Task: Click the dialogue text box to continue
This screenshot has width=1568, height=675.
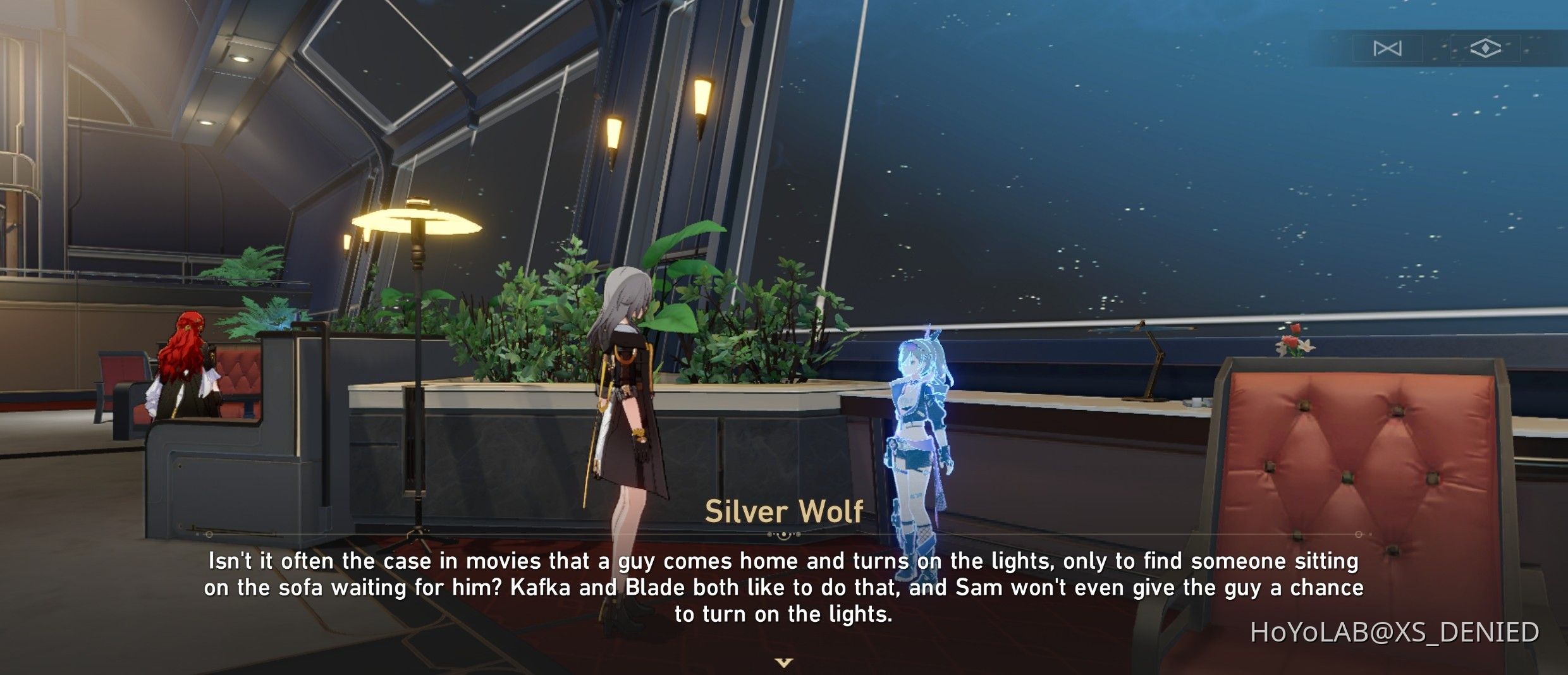Action: point(784,587)
